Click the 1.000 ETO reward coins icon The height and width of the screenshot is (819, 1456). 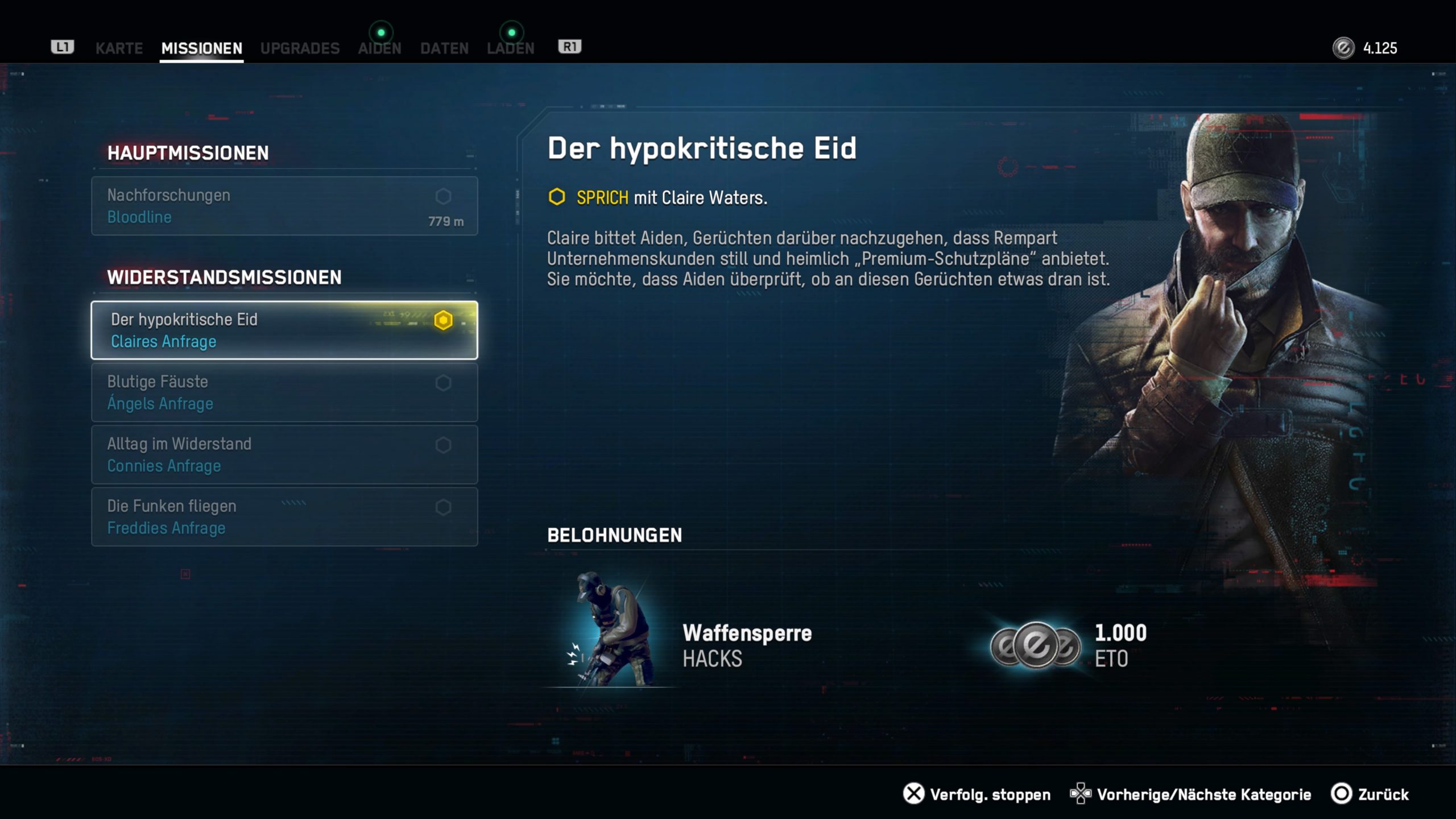point(1035,646)
